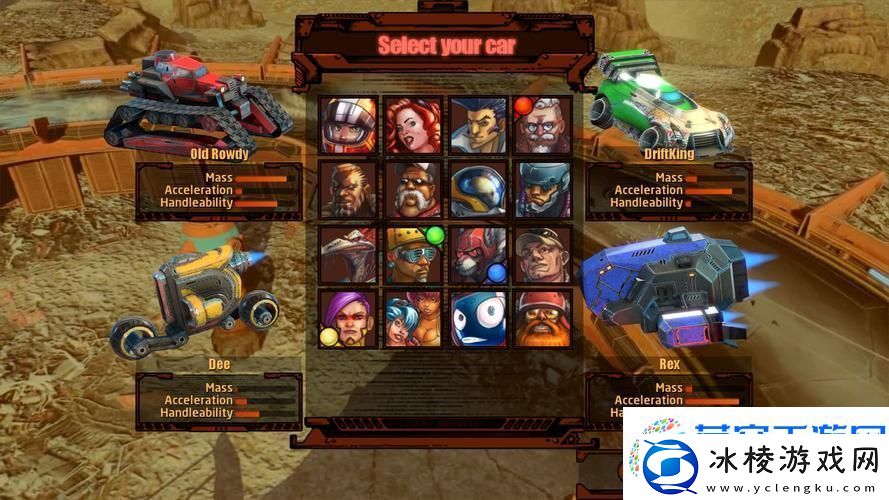Pick the red-masked monkey portrait

tap(478, 254)
